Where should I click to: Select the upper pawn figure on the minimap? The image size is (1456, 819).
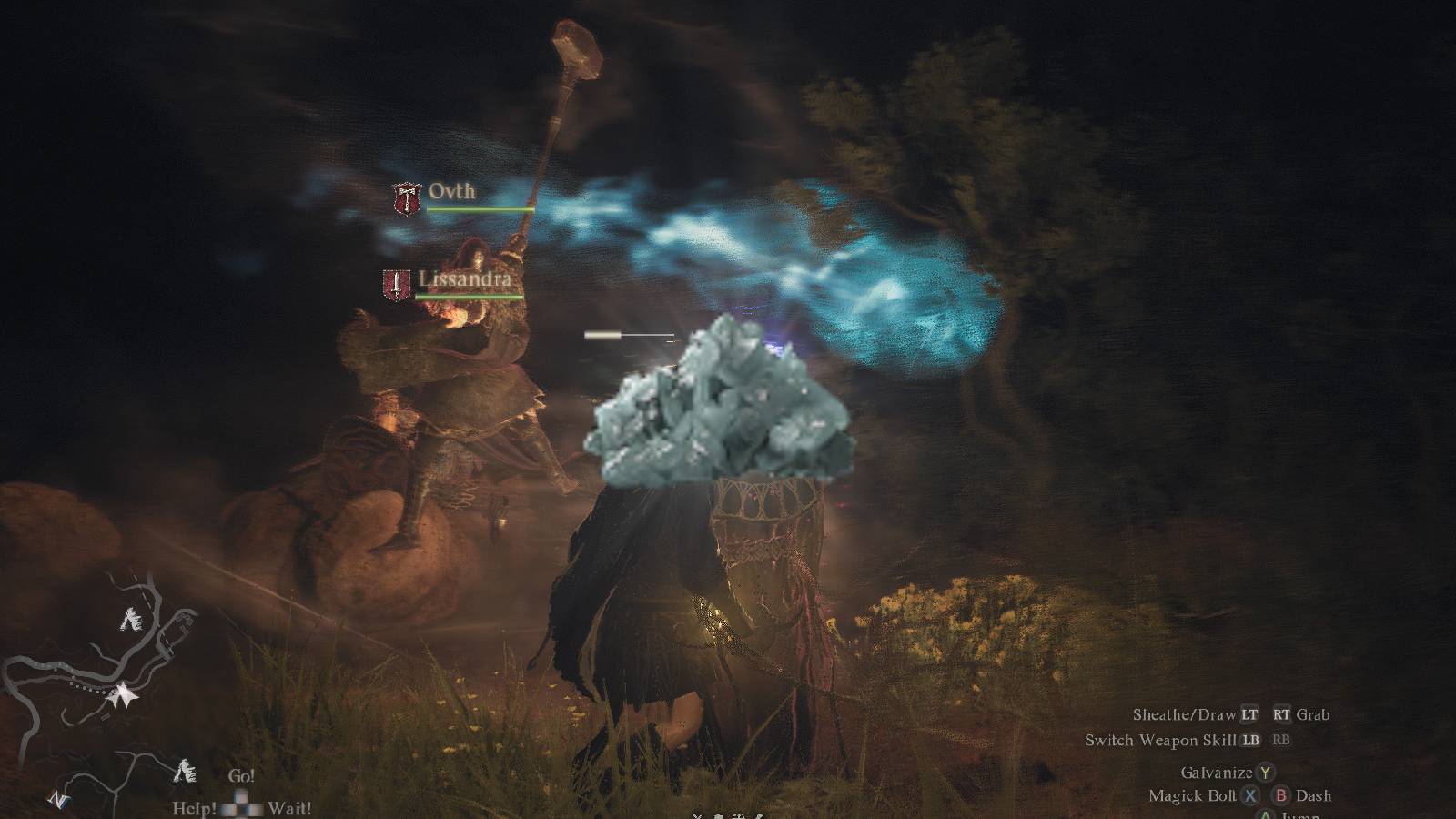(x=132, y=621)
